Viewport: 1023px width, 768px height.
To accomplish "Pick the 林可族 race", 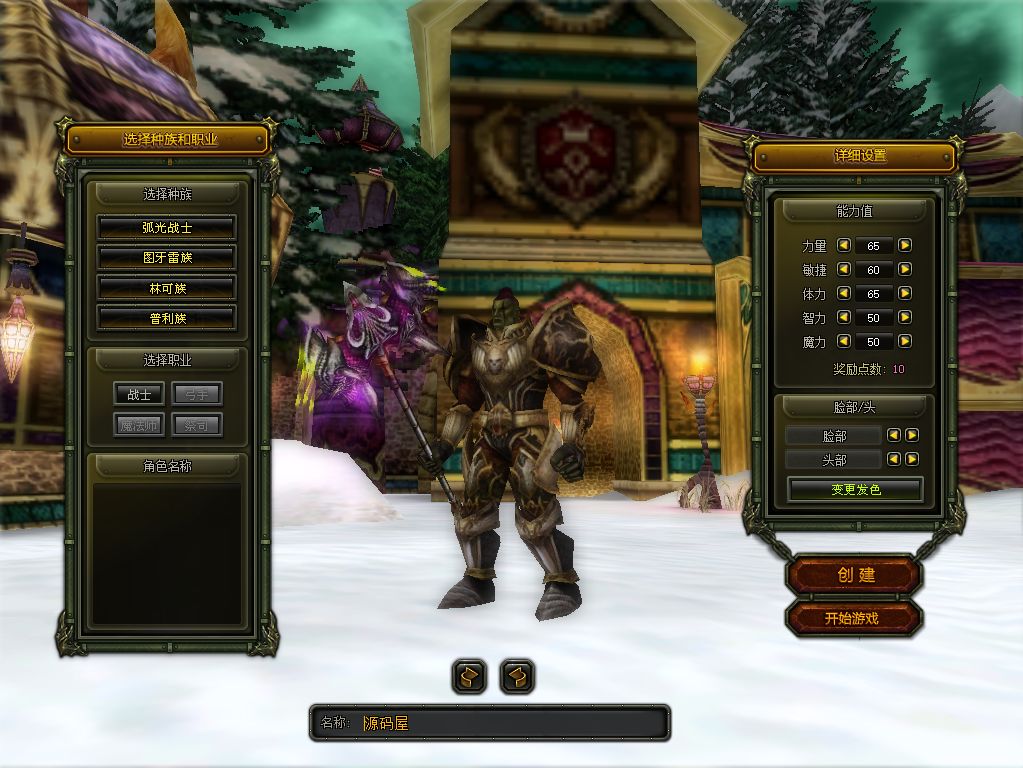I will tap(166, 288).
